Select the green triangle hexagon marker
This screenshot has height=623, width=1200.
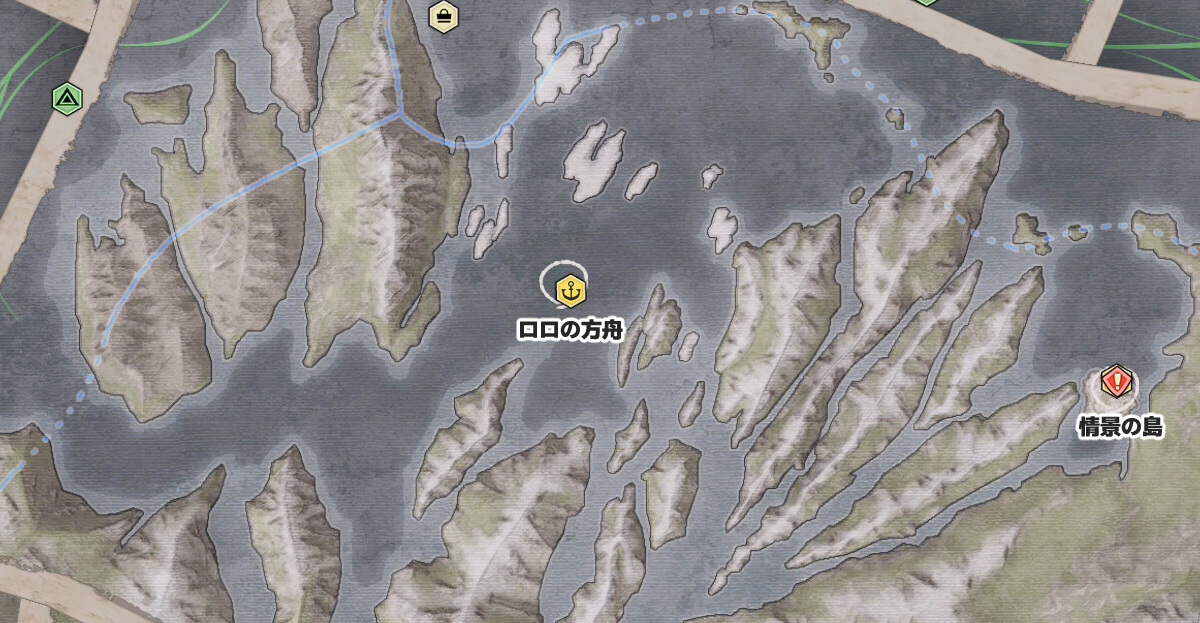66,98
